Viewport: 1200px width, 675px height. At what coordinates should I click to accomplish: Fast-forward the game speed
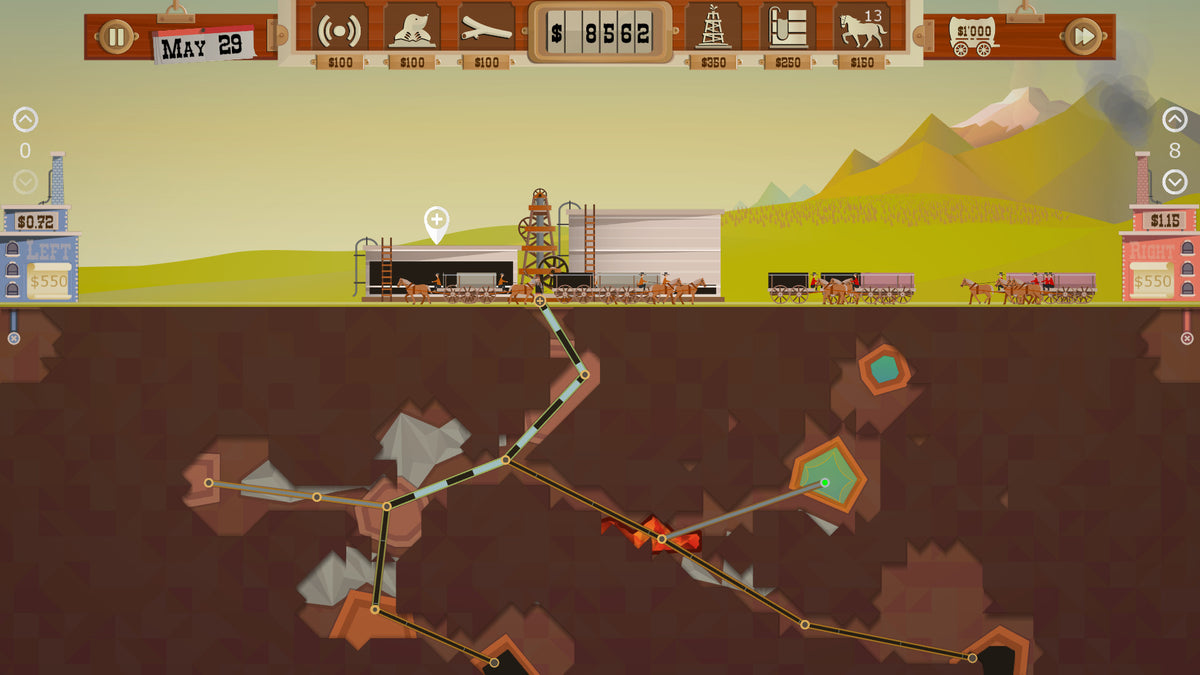tap(1083, 37)
